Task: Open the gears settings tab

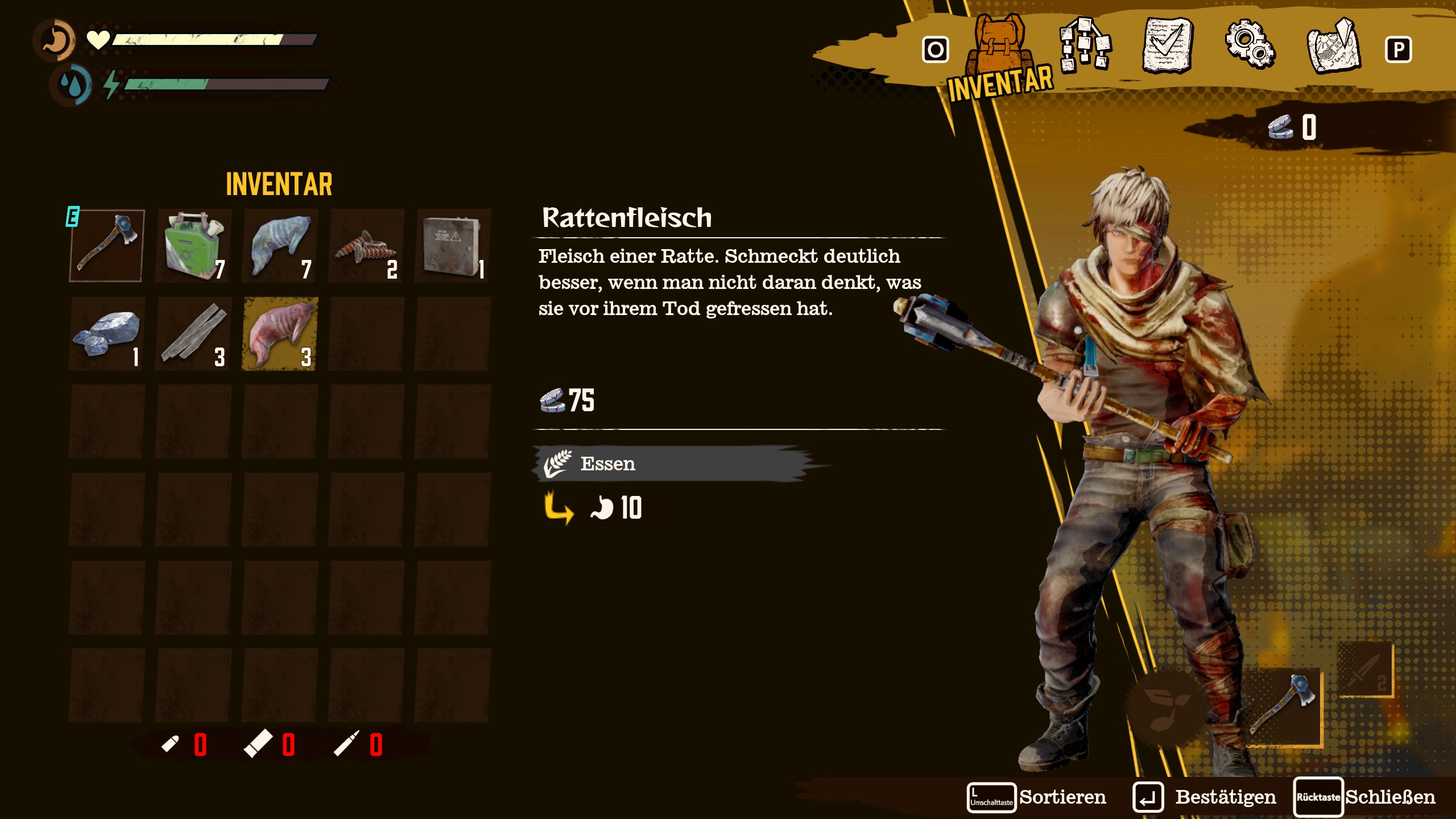Action: point(1250,44)
